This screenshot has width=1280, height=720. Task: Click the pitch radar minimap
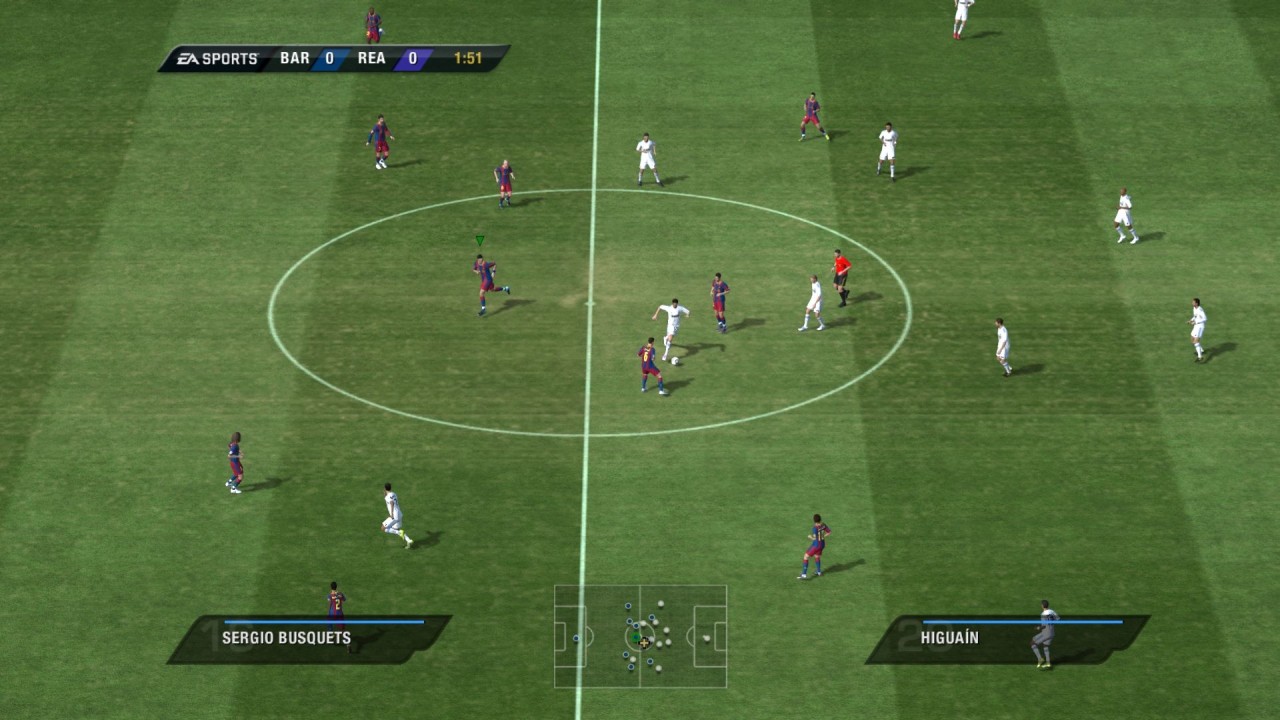click(x=640, y=636)
